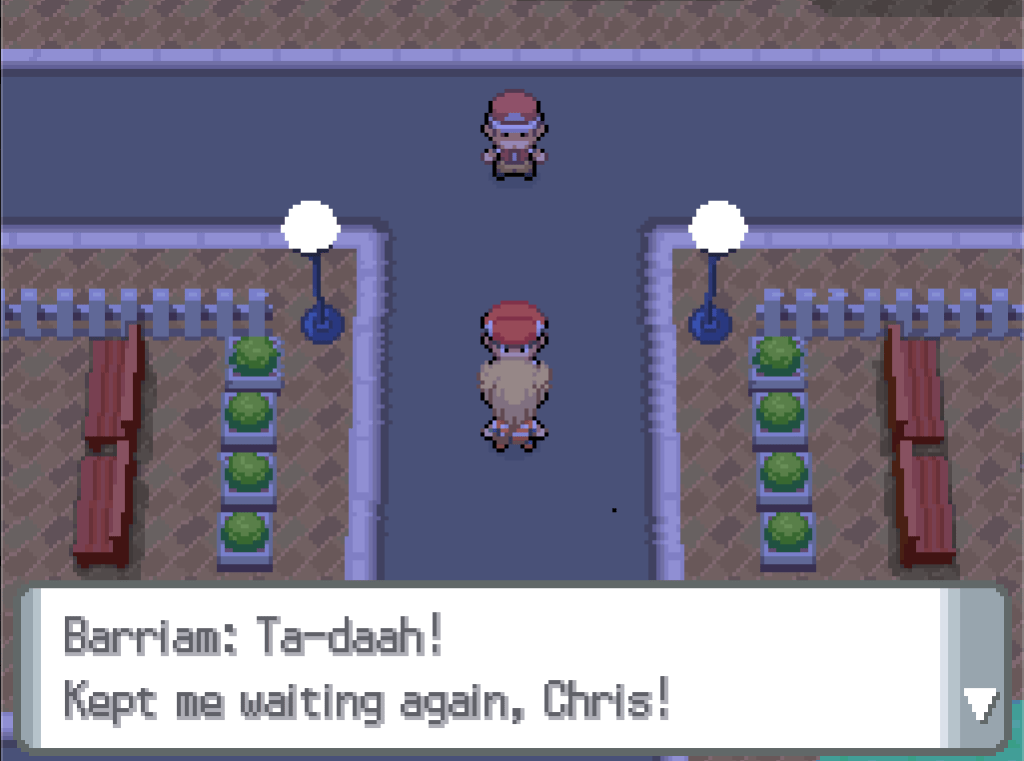This screenshot has height=761, width=1024.
Task: Advance dialogue with the down arrow
Action: click(x=978, y=706)
